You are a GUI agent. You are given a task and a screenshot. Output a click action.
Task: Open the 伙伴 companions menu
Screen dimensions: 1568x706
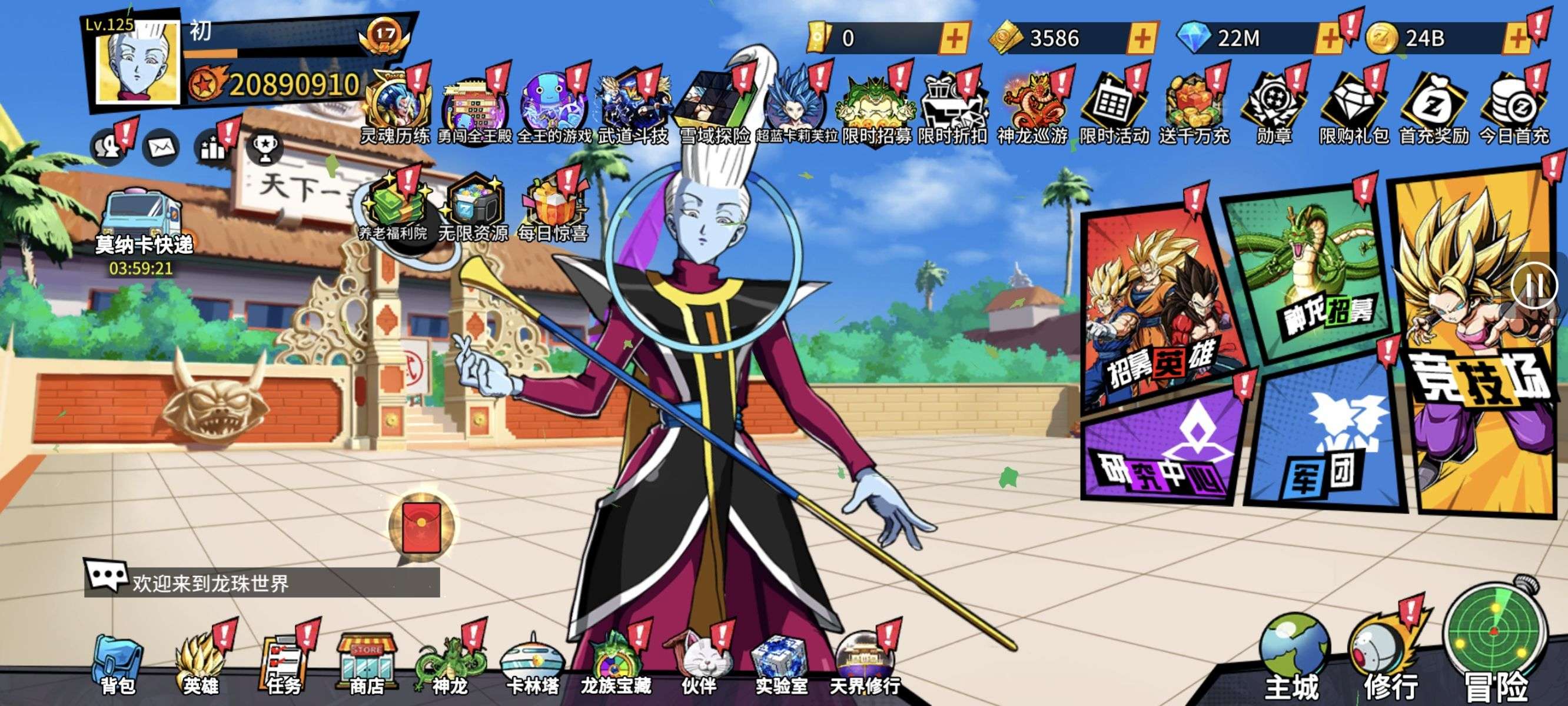[x=699, y=665]
